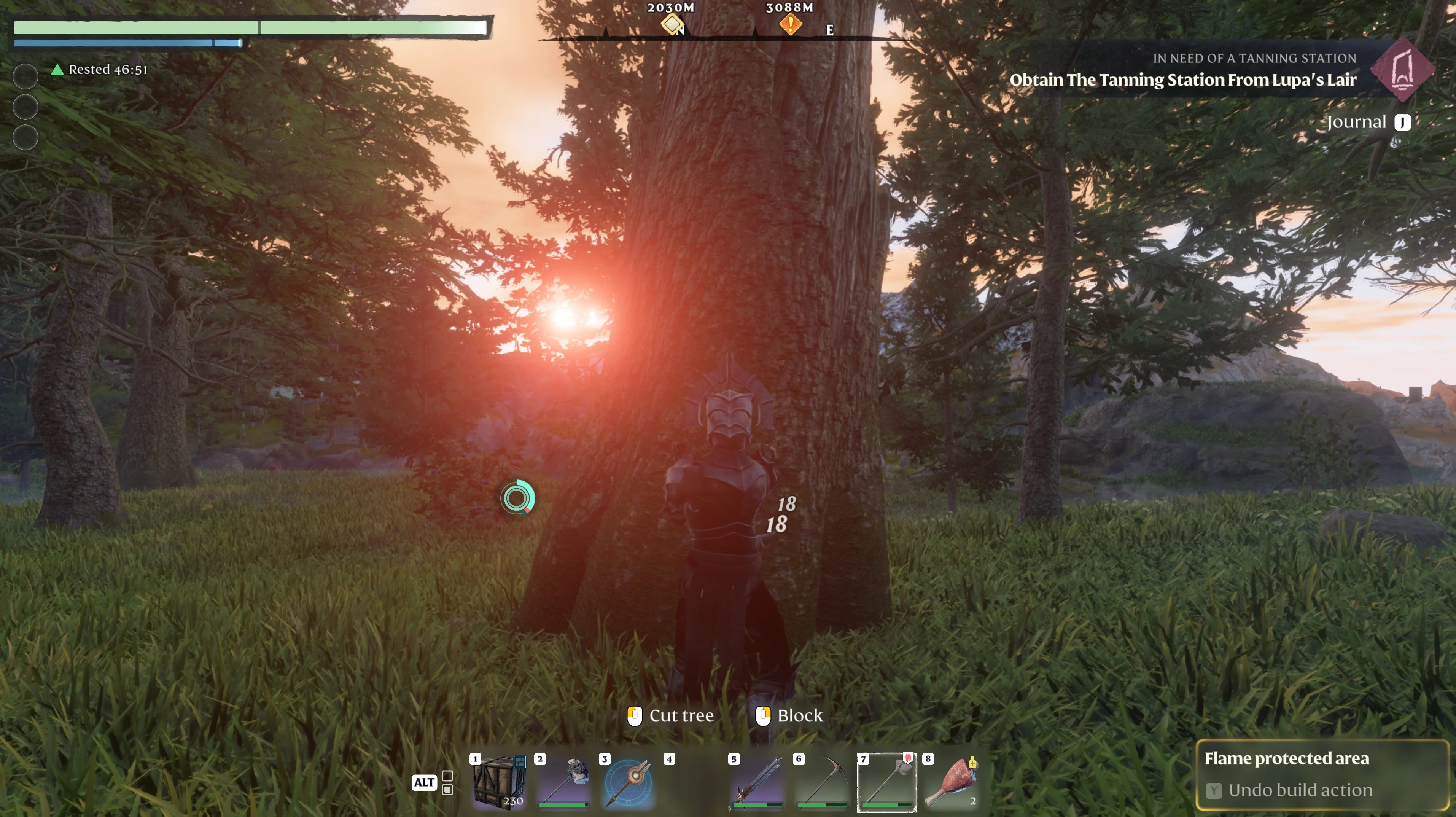
Task: Select the yellow diamond compass marker
Action: (672, 24)
